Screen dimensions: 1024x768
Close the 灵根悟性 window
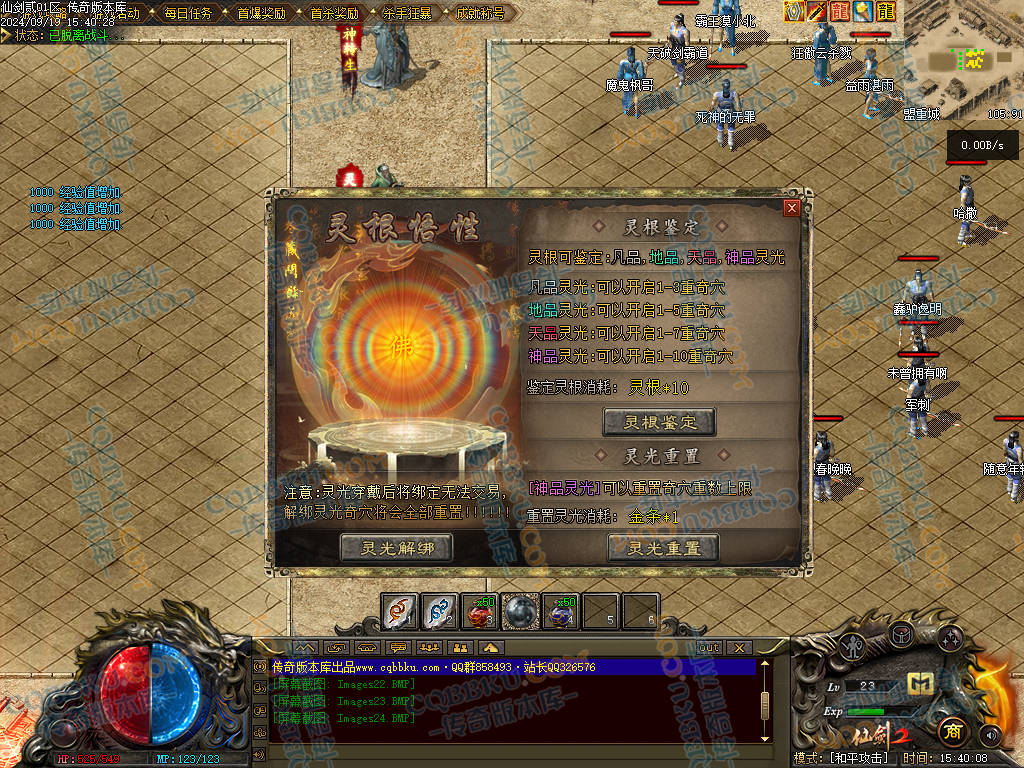[792, 208]
